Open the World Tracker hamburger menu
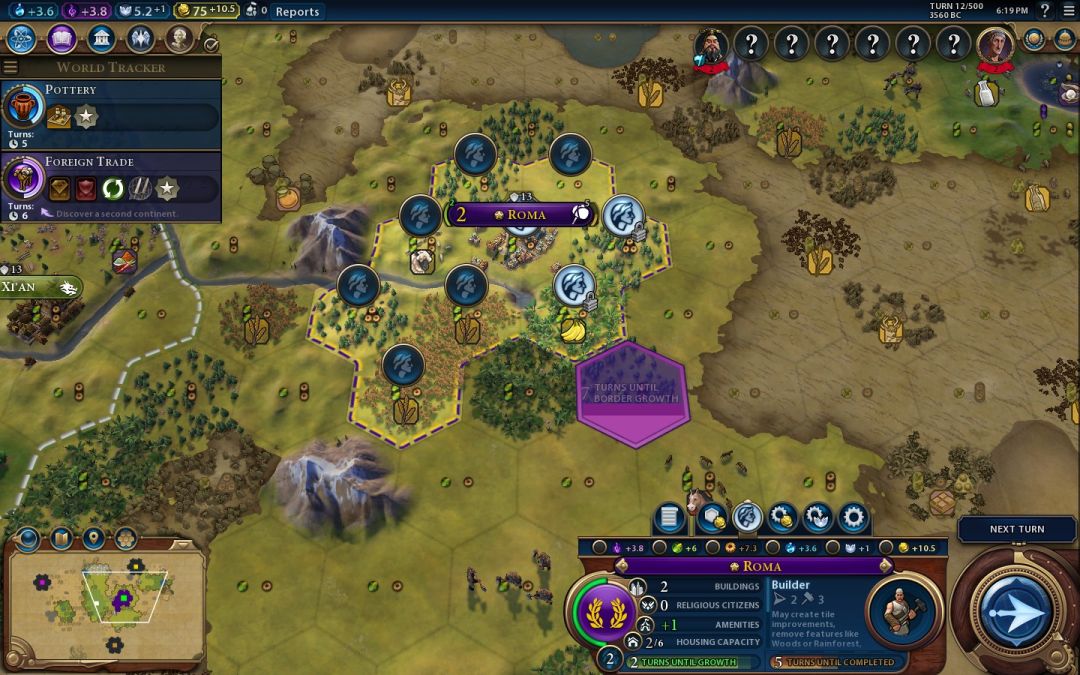Image resolution: width=1080 pixels, height=675 pixels. pyautogui.click(x=11, y=67)
